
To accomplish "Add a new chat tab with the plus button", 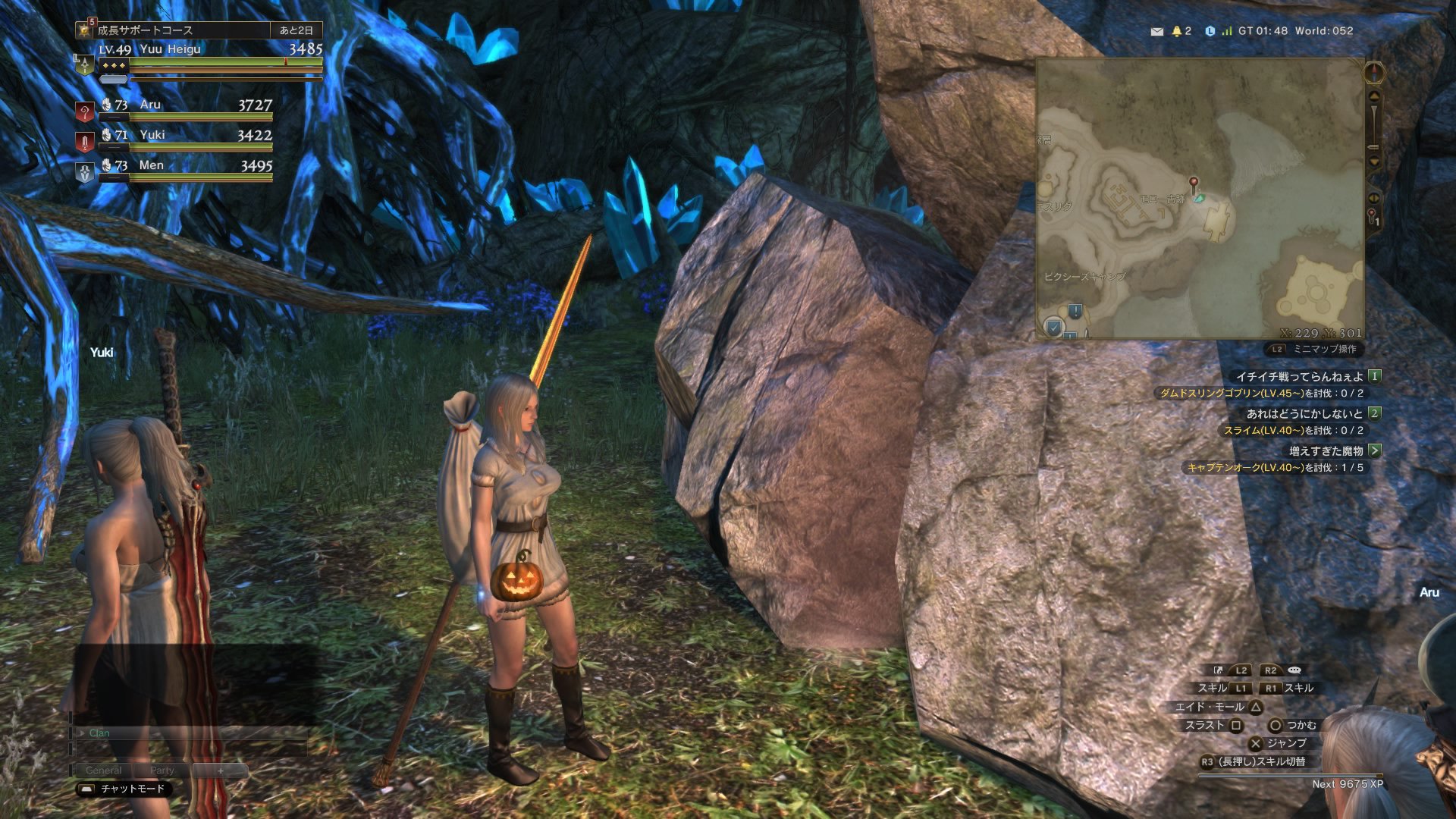I will pyautogui.click(x=221, y=770).
